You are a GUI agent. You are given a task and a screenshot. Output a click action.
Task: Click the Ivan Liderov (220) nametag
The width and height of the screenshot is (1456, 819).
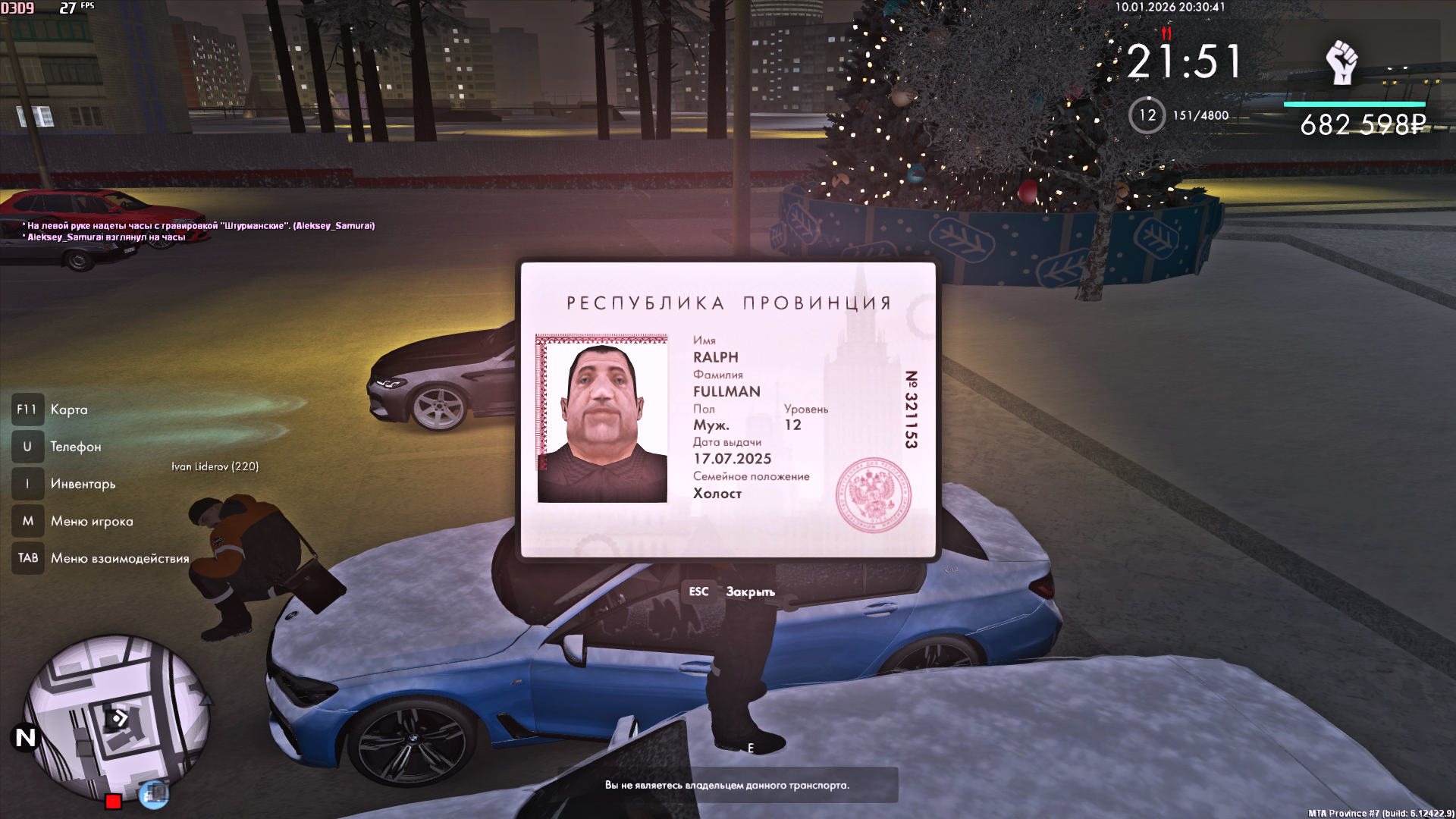(215, 466)
